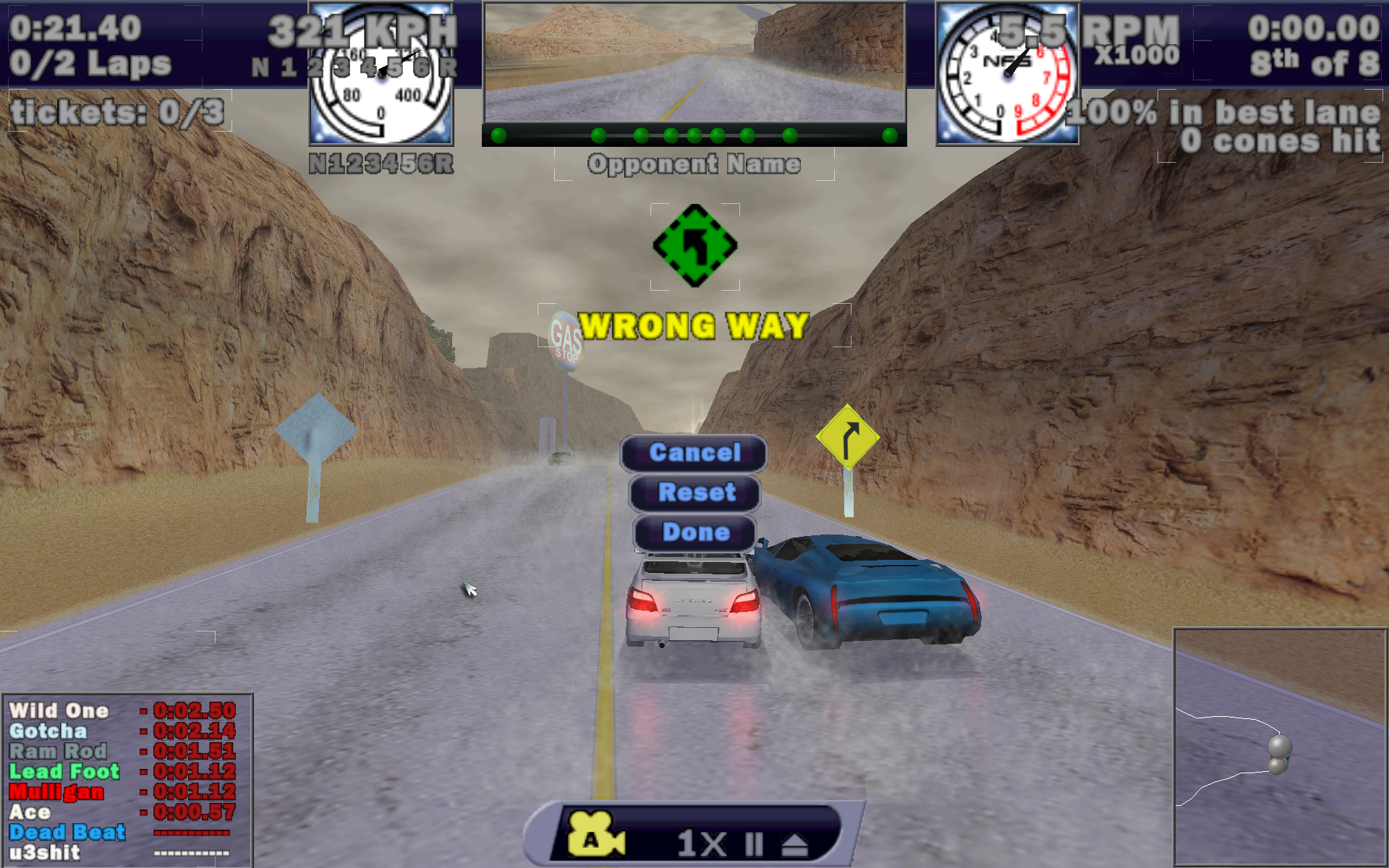Select the green turn arrow indicator

click(x=694, y=246)
